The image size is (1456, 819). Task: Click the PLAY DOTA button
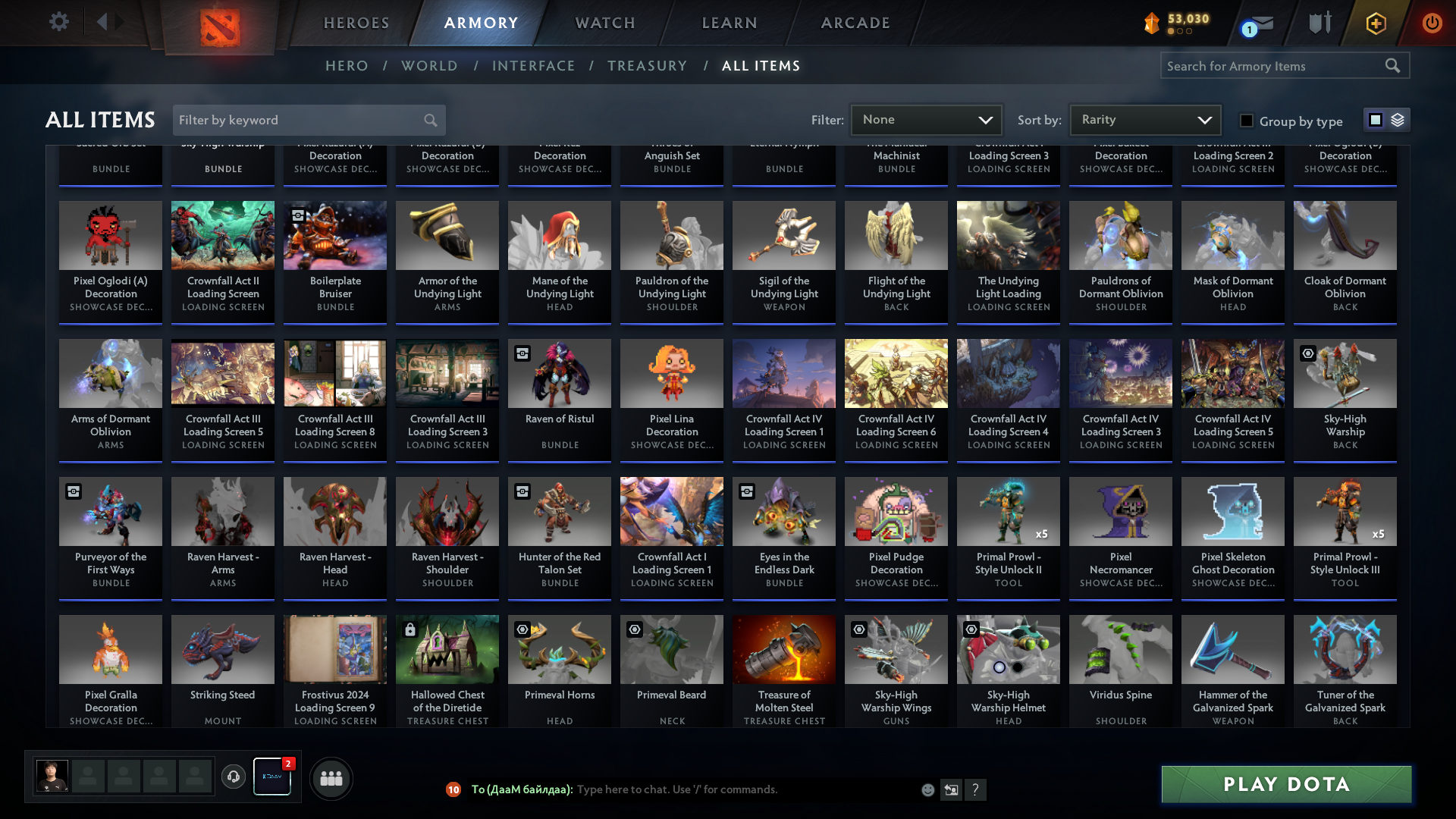[1285, 784]
